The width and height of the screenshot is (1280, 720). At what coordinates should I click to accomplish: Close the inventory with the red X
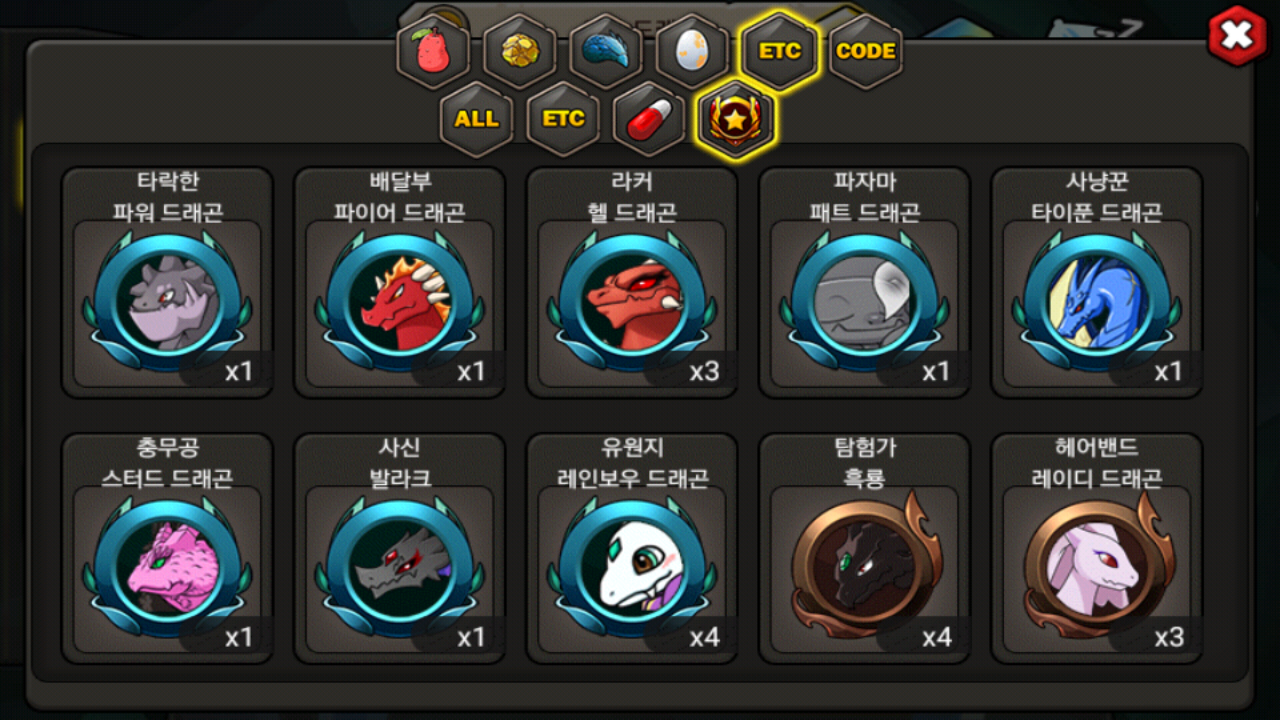pyautogui.click(x=1237, y=37)
